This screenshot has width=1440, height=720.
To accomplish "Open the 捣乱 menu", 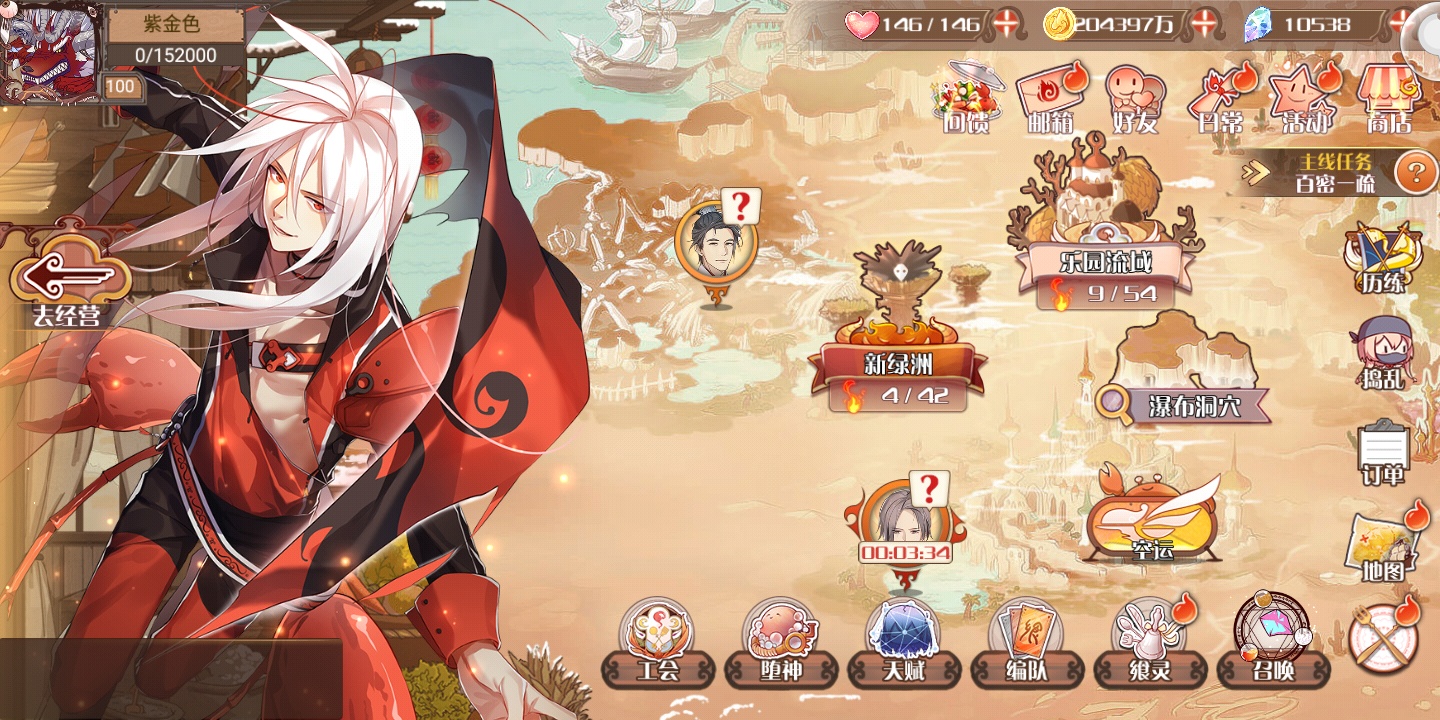I will click(x=1382, y=352).
